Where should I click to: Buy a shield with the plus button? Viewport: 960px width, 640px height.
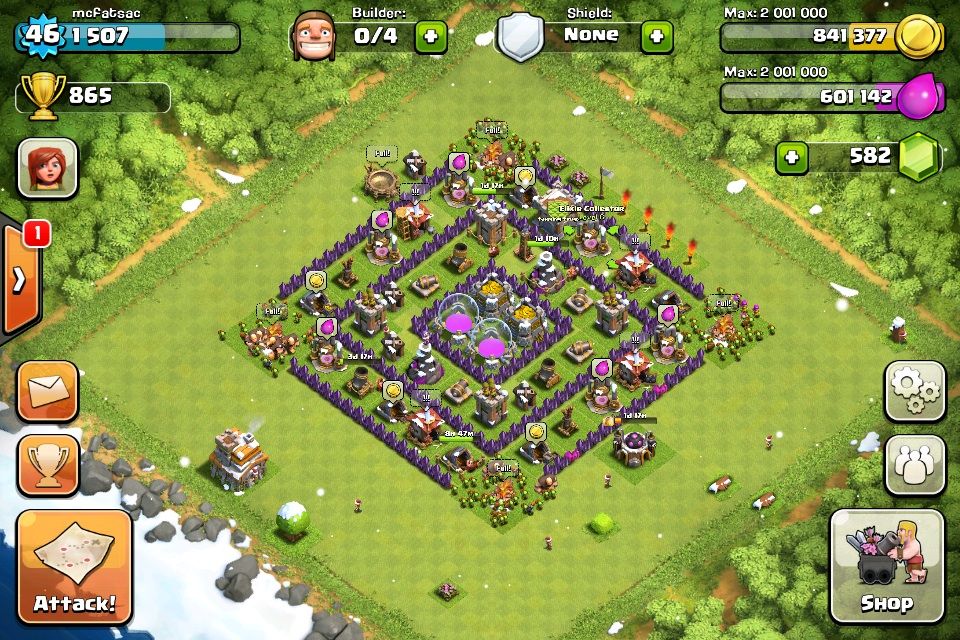click(657, 37)
